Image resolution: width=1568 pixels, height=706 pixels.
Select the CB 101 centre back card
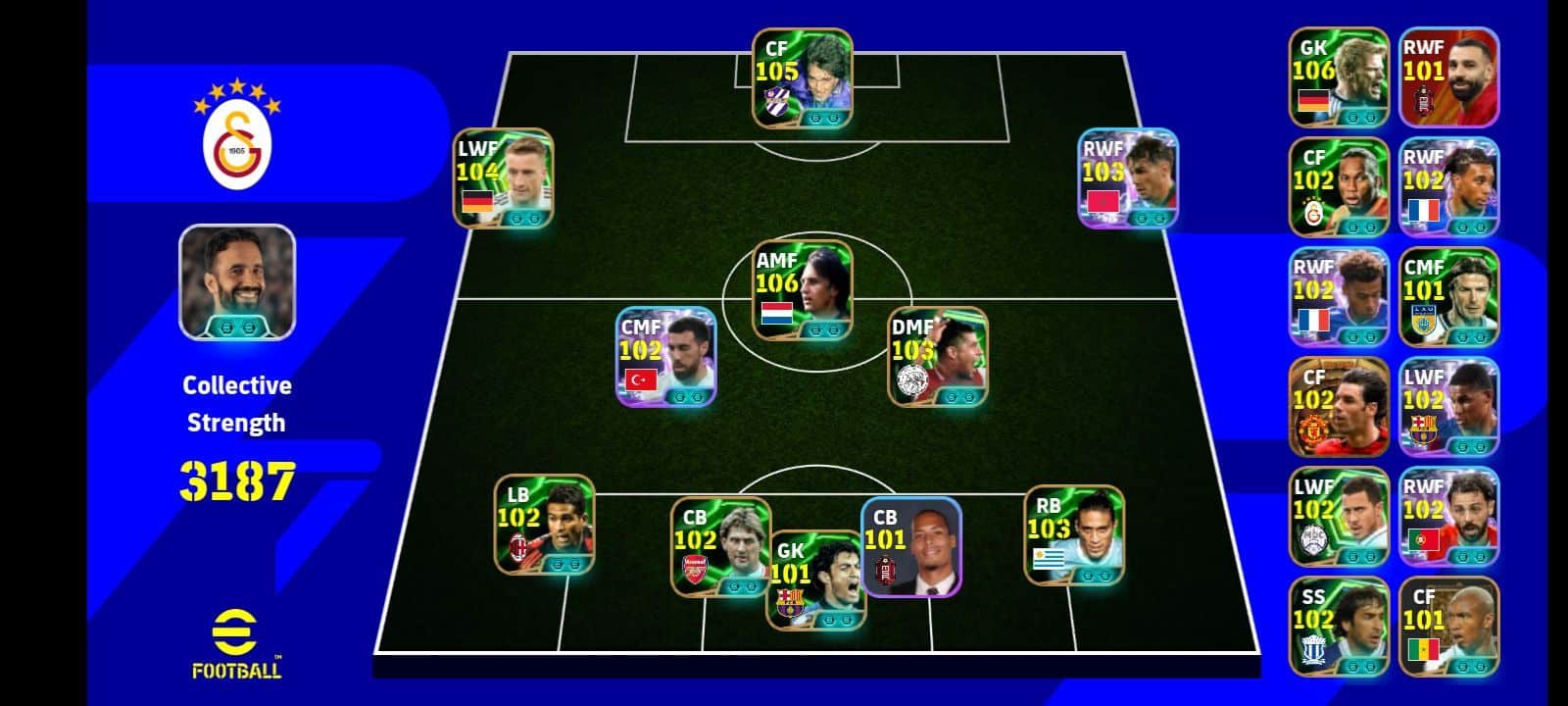(911, 546)
